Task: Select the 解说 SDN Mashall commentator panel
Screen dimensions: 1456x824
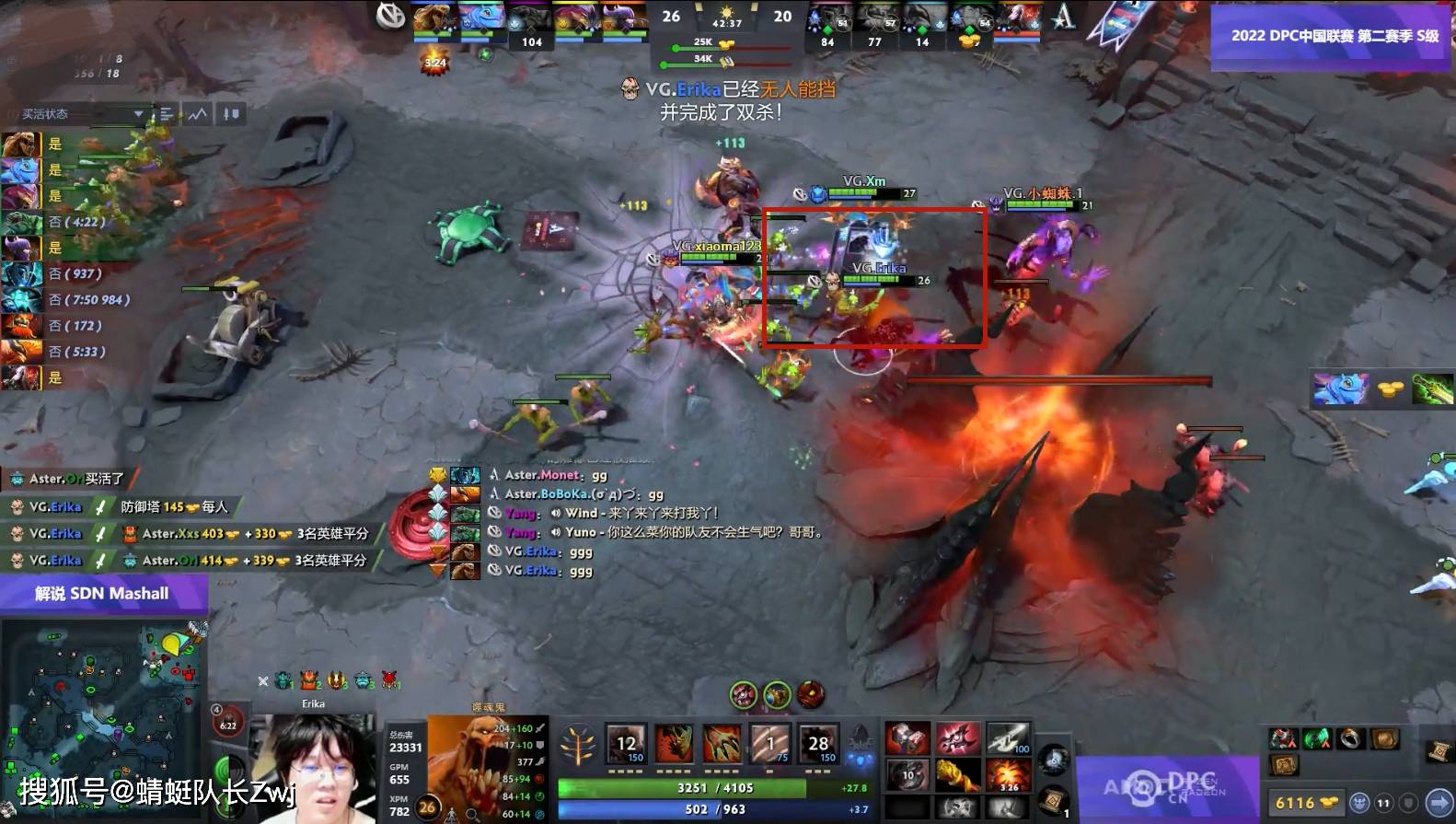Action: click(x=101, y=593)
